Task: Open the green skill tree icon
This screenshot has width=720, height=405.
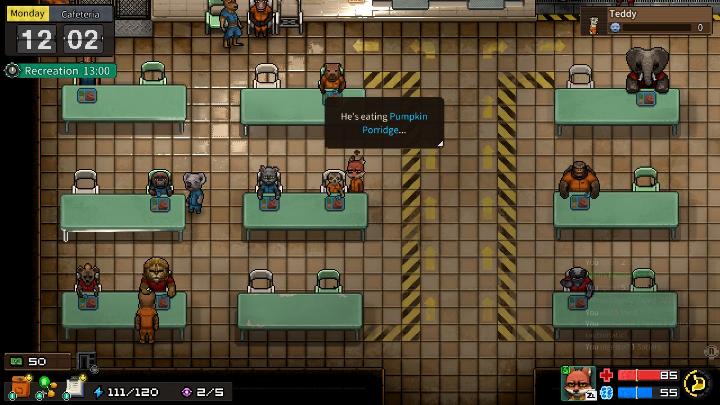Action: point(46,388)
